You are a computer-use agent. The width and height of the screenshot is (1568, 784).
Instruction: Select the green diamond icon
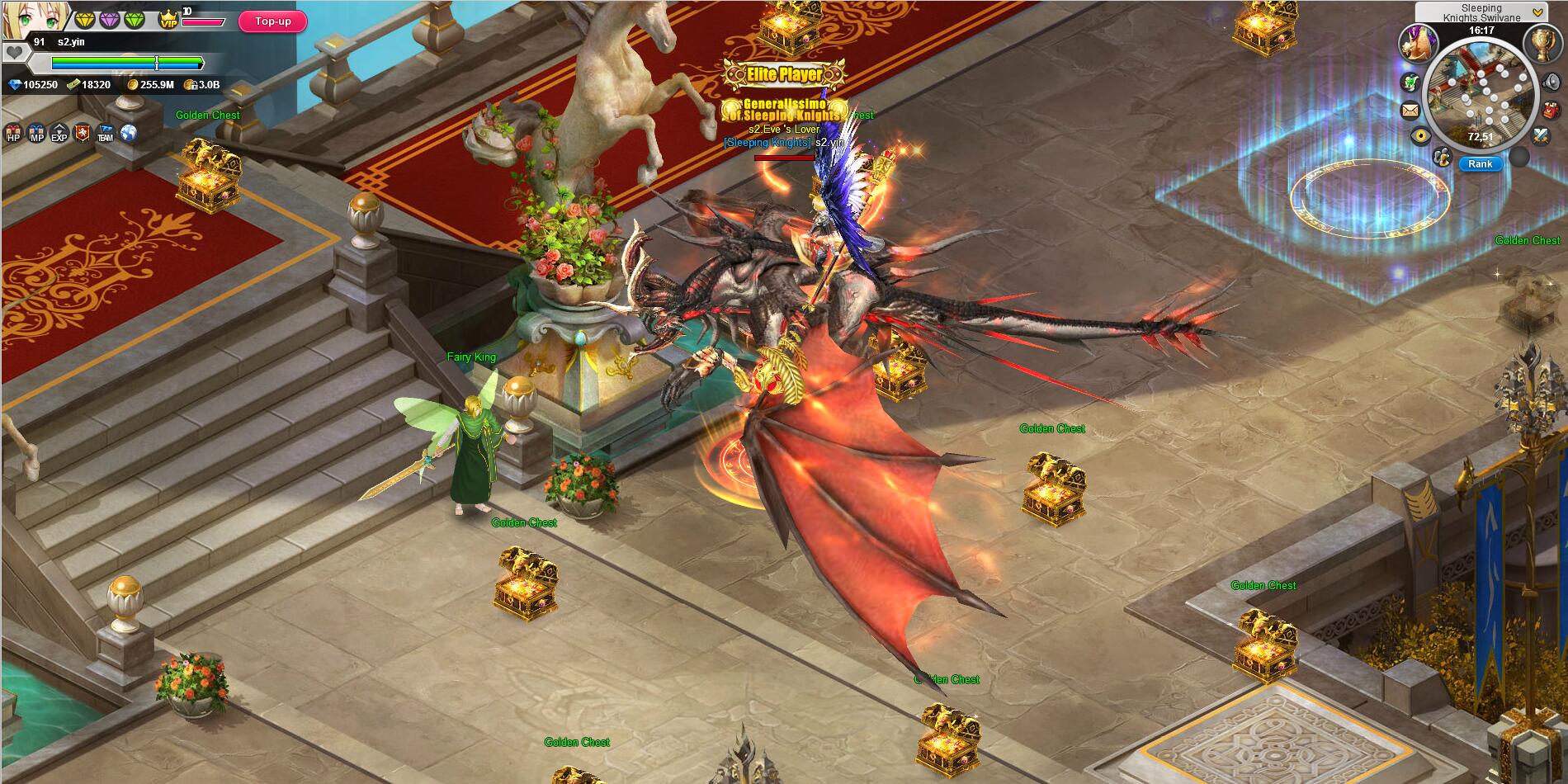point(135,19)
